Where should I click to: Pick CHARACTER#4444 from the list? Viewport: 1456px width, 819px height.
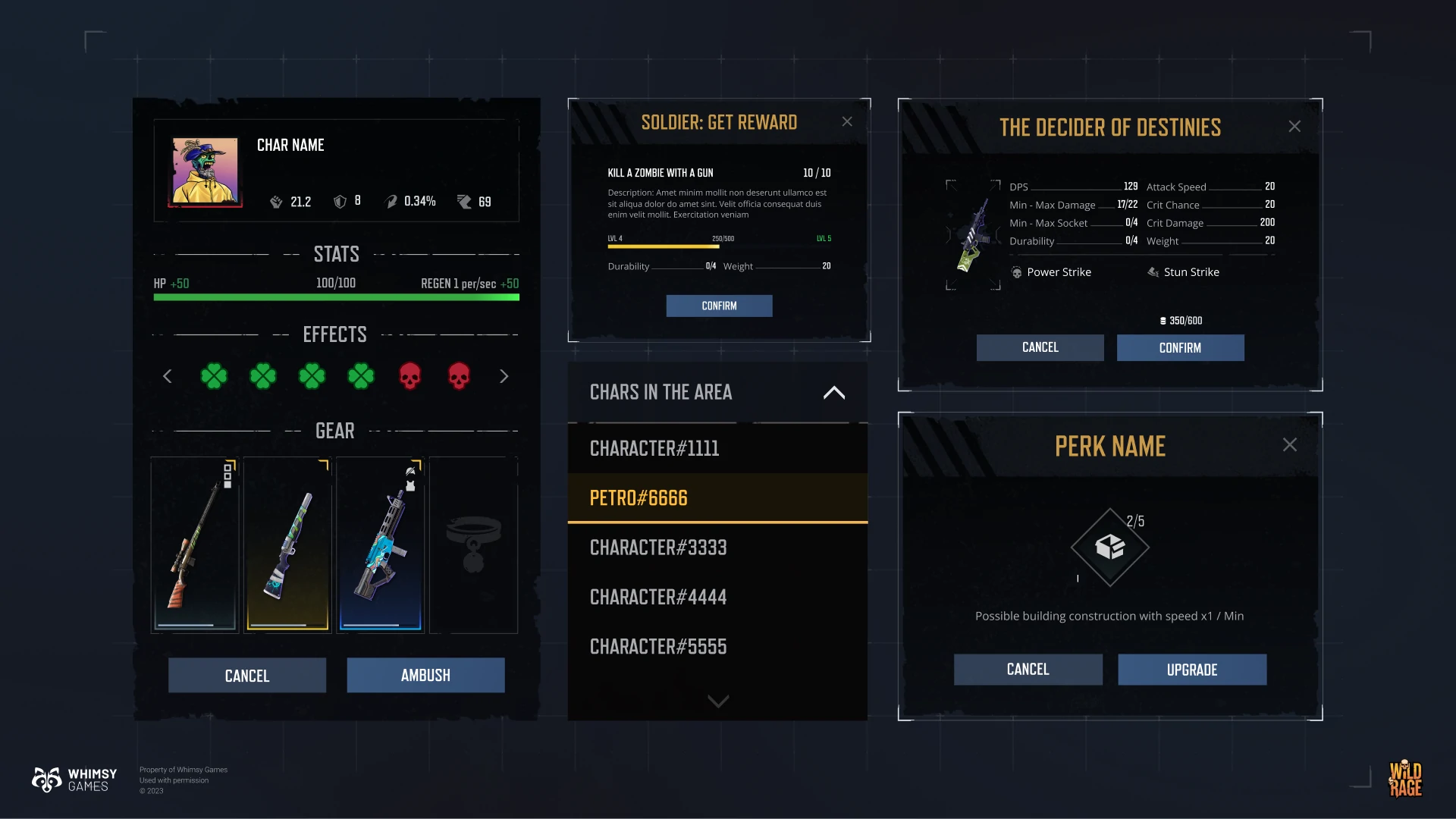click(x=717, y=597)
